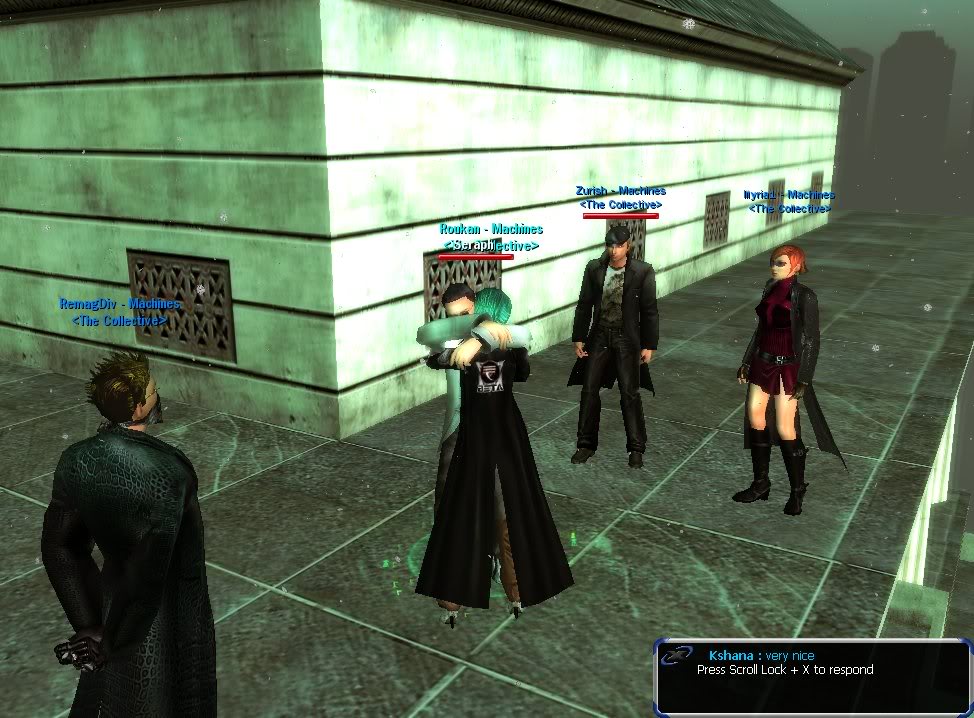Target the Roukan nameplate label
974x718 pixels.
point(491,230)
